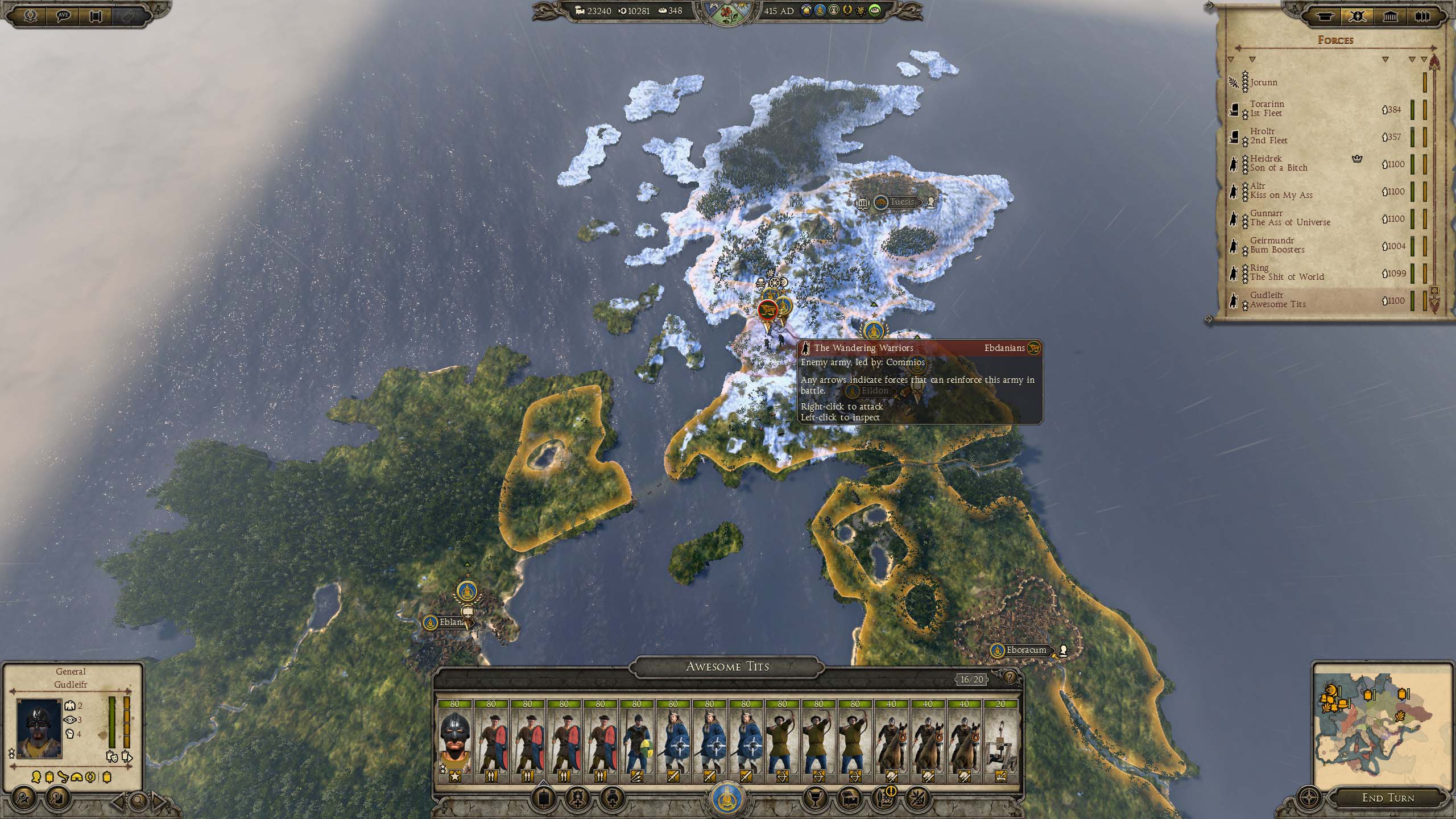This screenshot has width=1456, height=819.
Task: Open the goblet button in the army panel
Action: coord(814,799)
